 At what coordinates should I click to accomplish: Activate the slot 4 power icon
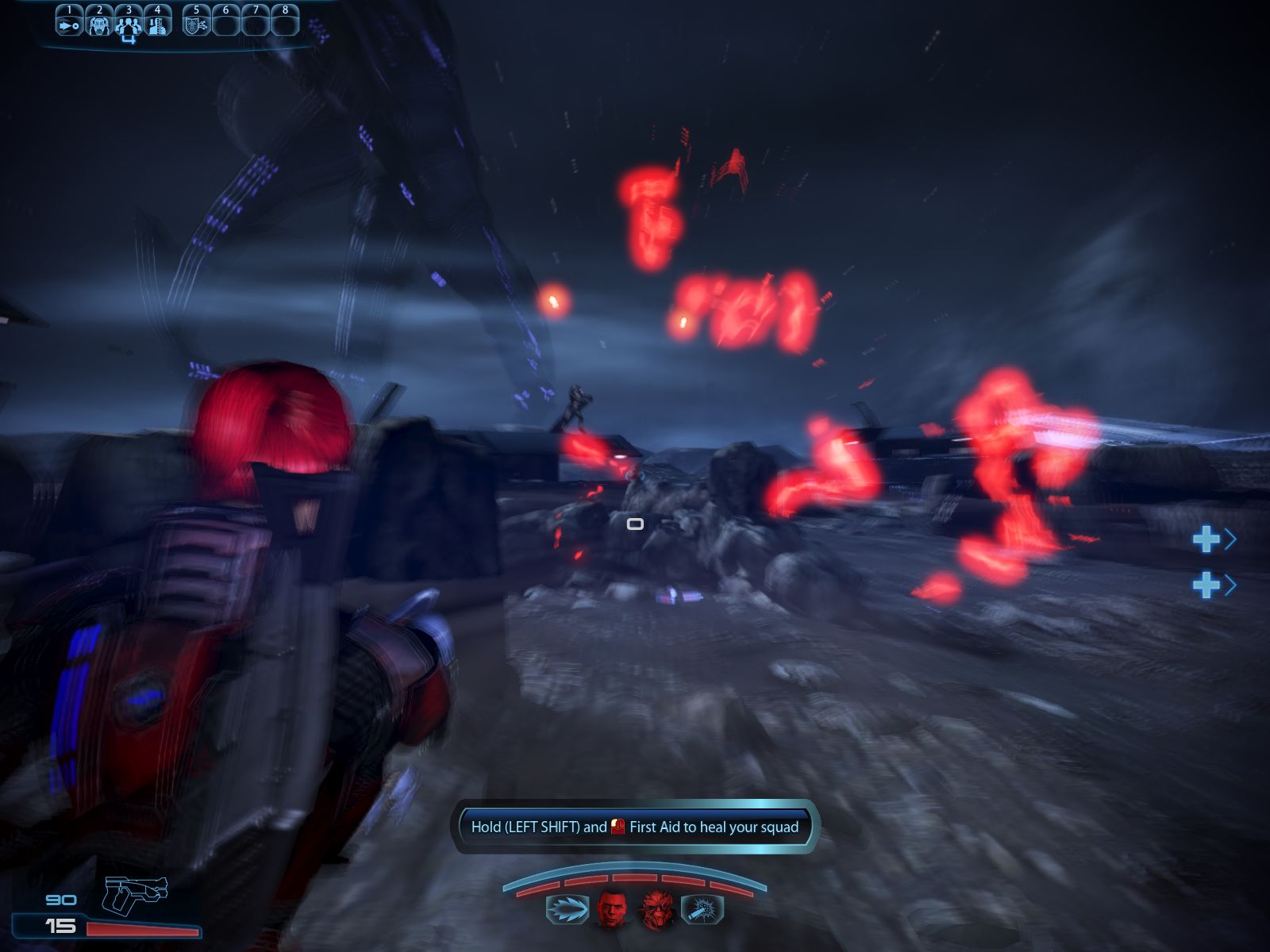pyautogui.click(x=157, y=25)
